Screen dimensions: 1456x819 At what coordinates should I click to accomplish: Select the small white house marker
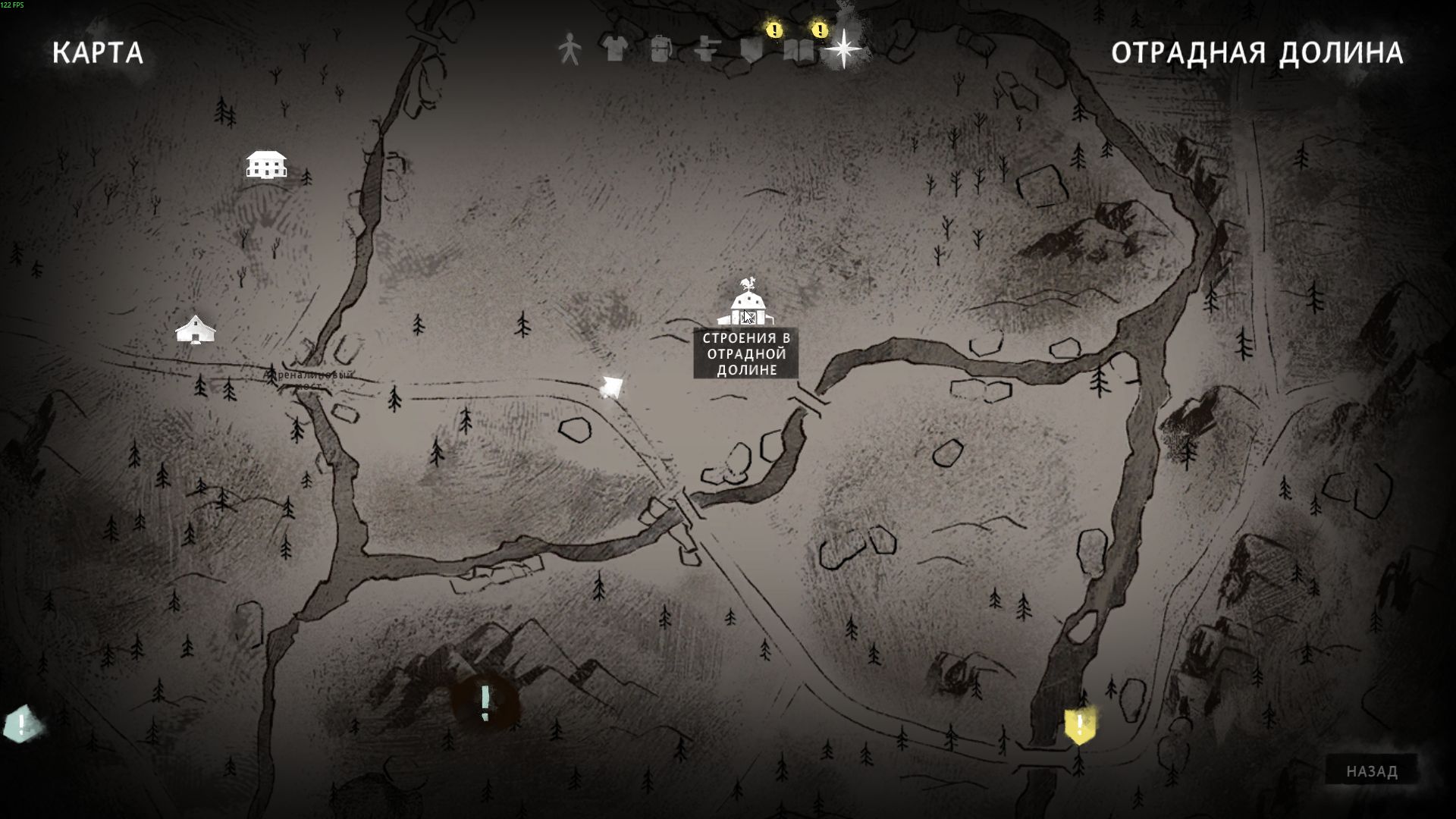(x=196, y=330)
